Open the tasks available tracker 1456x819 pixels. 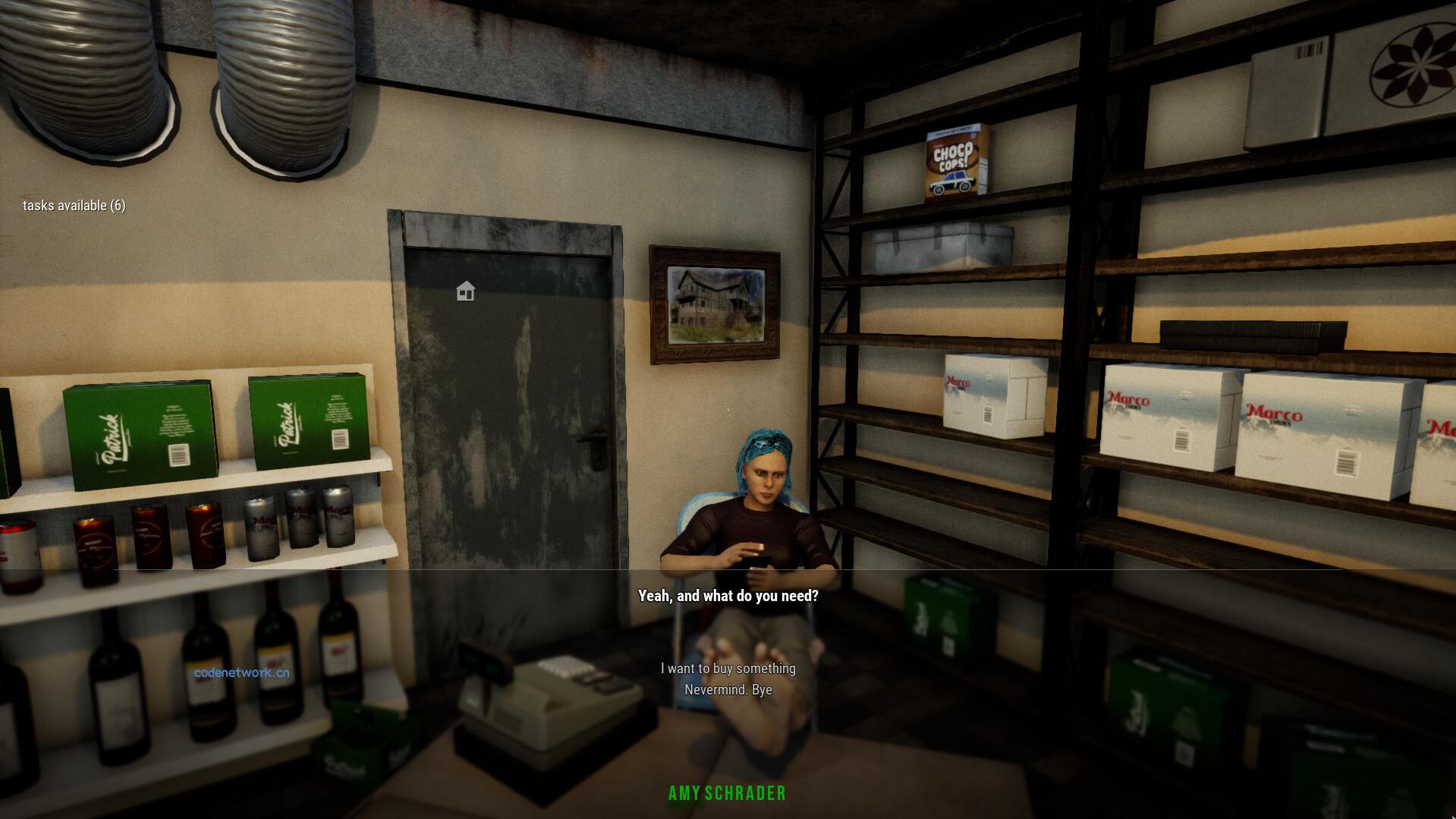(x=74, y=206)
